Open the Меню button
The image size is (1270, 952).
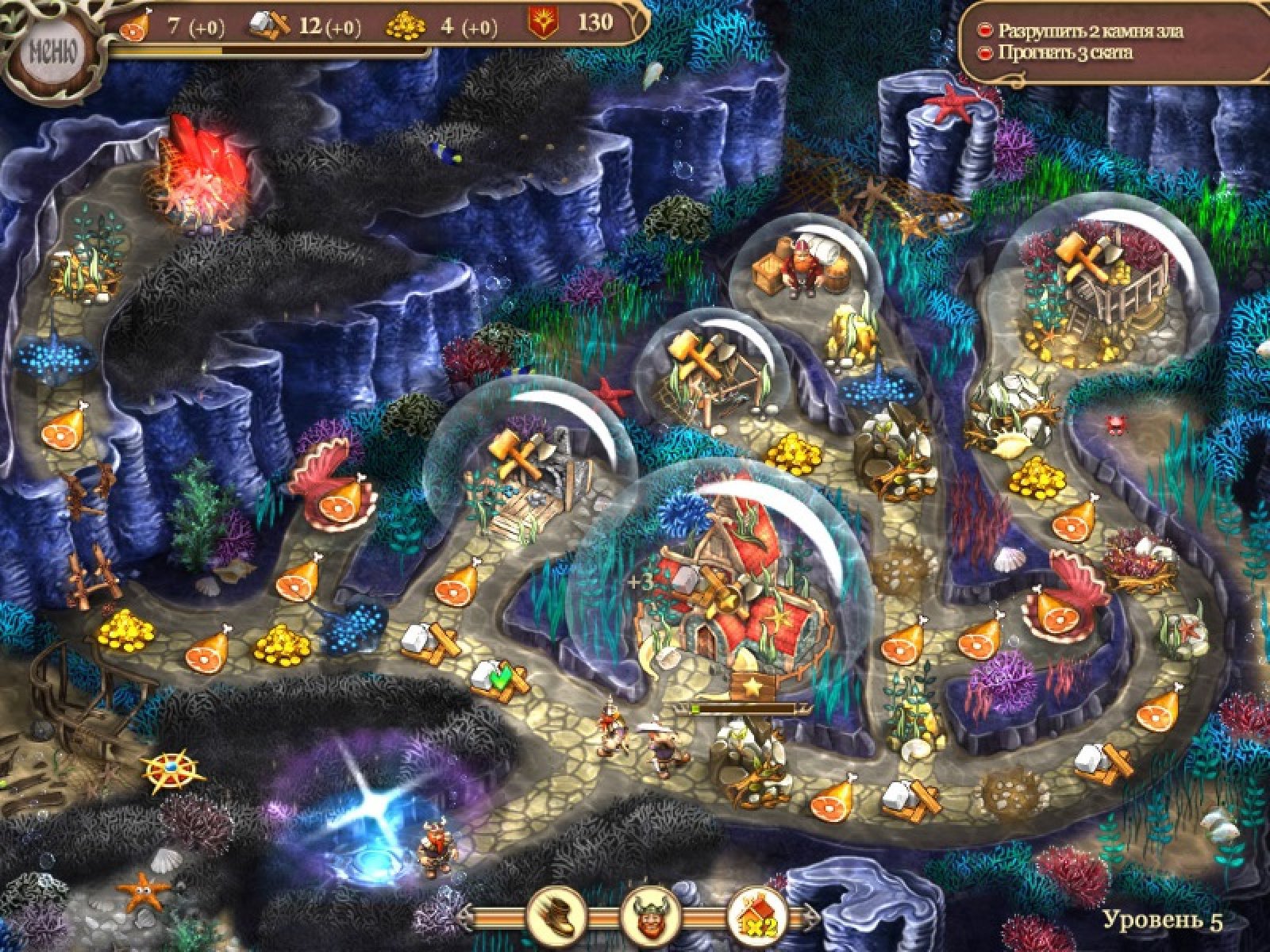pyautogui.click(x=52, y=53)
